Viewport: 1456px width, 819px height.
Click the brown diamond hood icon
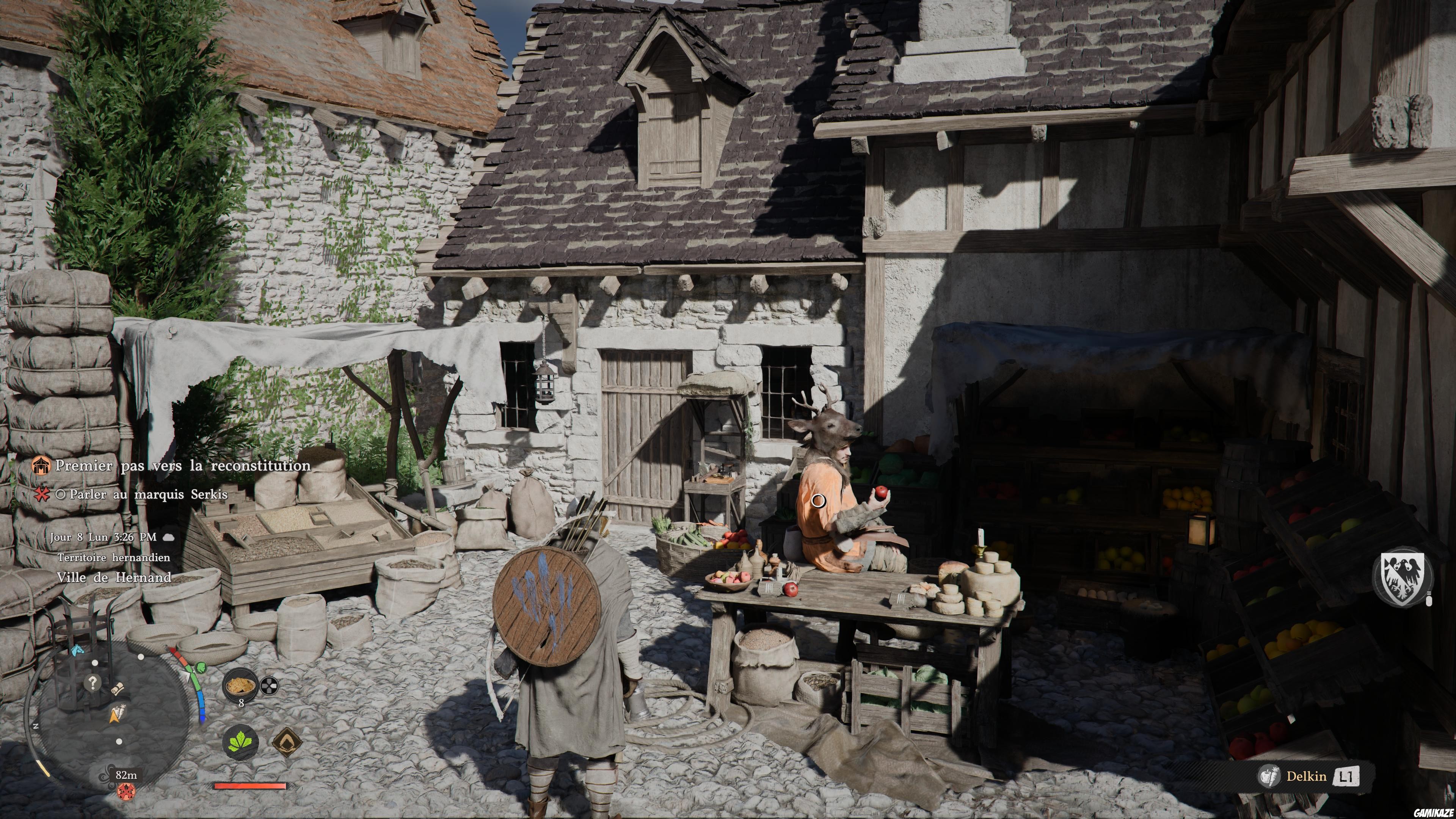[x=287, y=742]
